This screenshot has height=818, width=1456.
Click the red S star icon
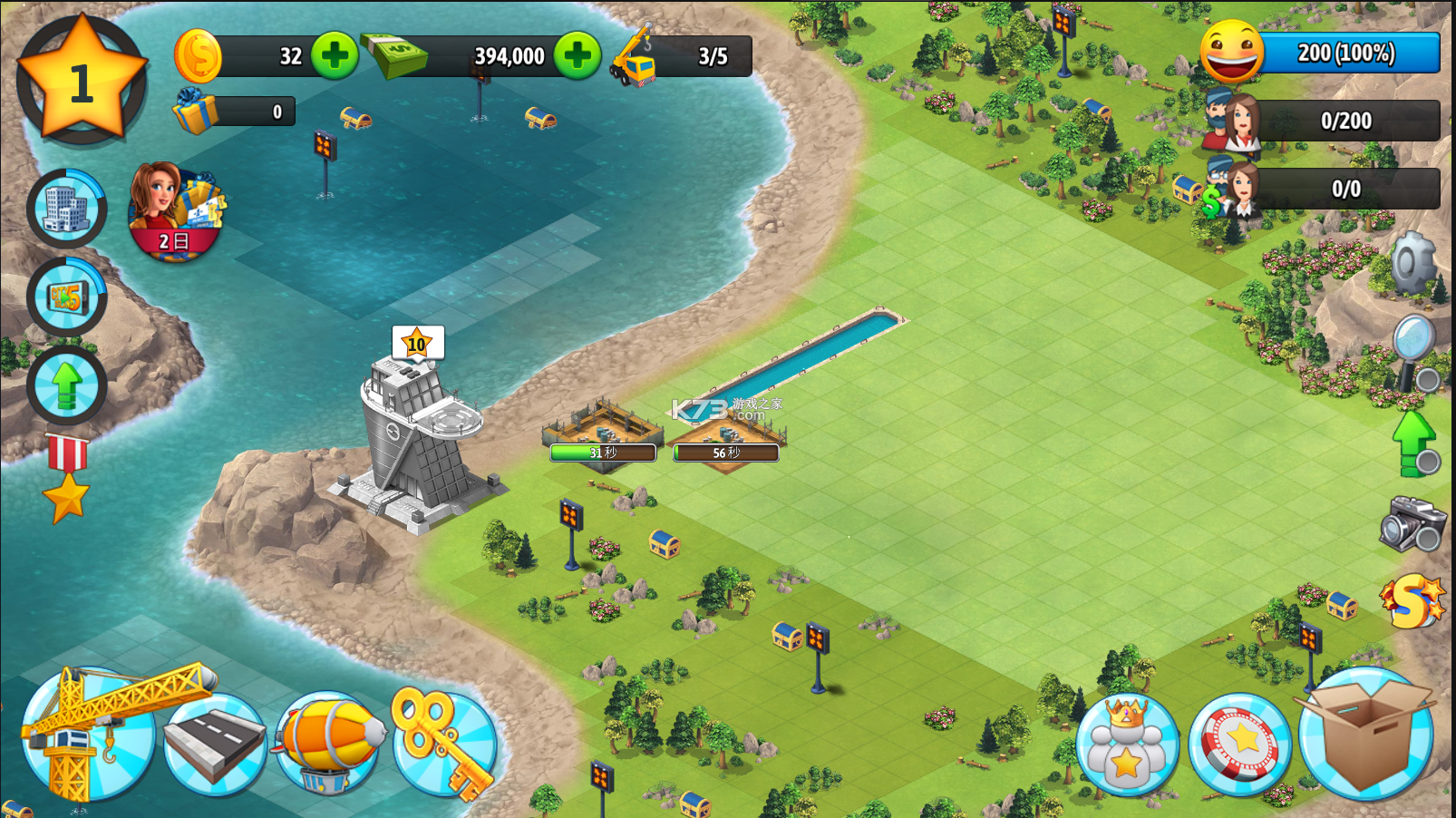point(1410,601)
